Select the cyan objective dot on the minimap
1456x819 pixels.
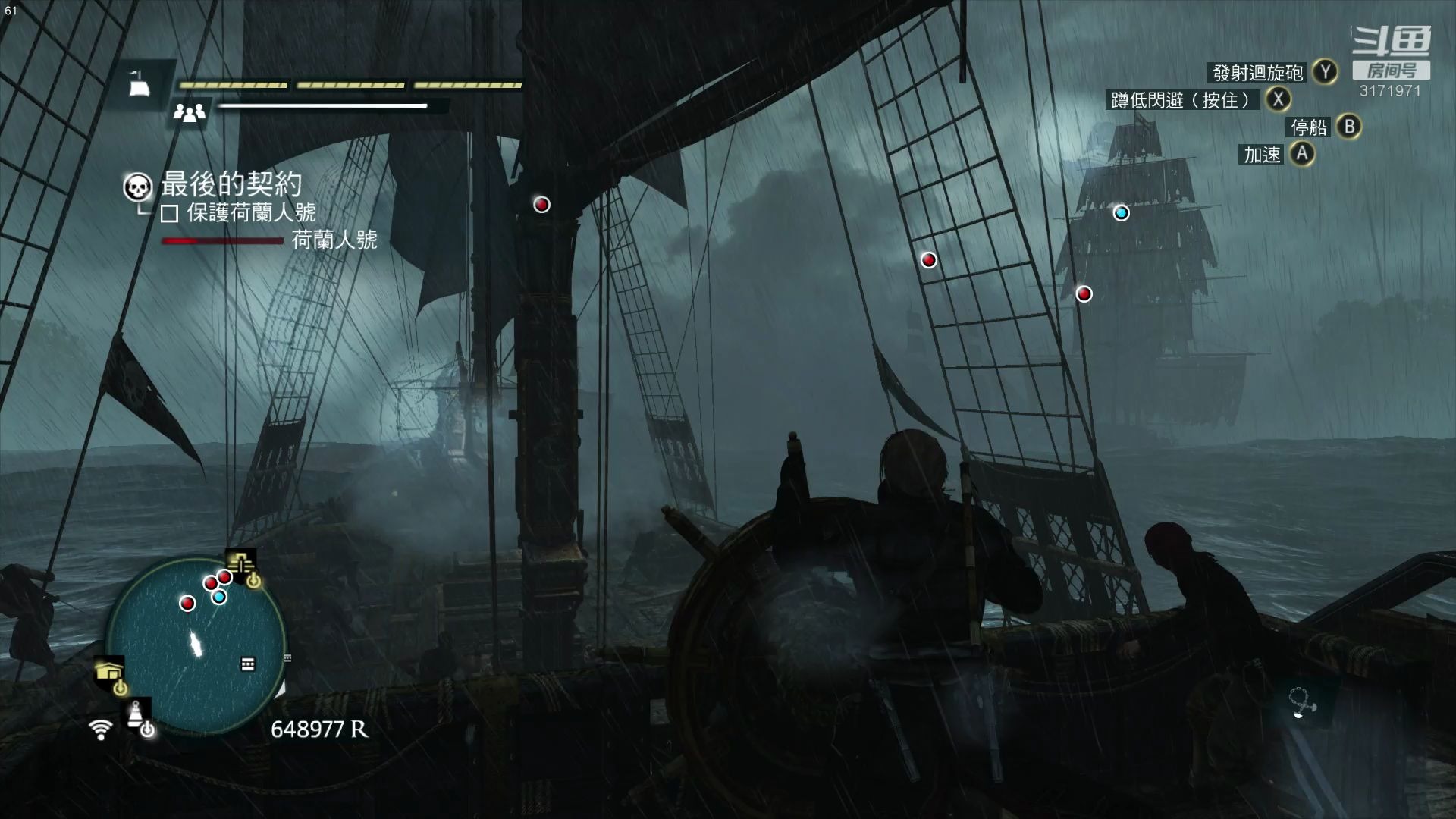pyautogui.click(x=219, y=597)
